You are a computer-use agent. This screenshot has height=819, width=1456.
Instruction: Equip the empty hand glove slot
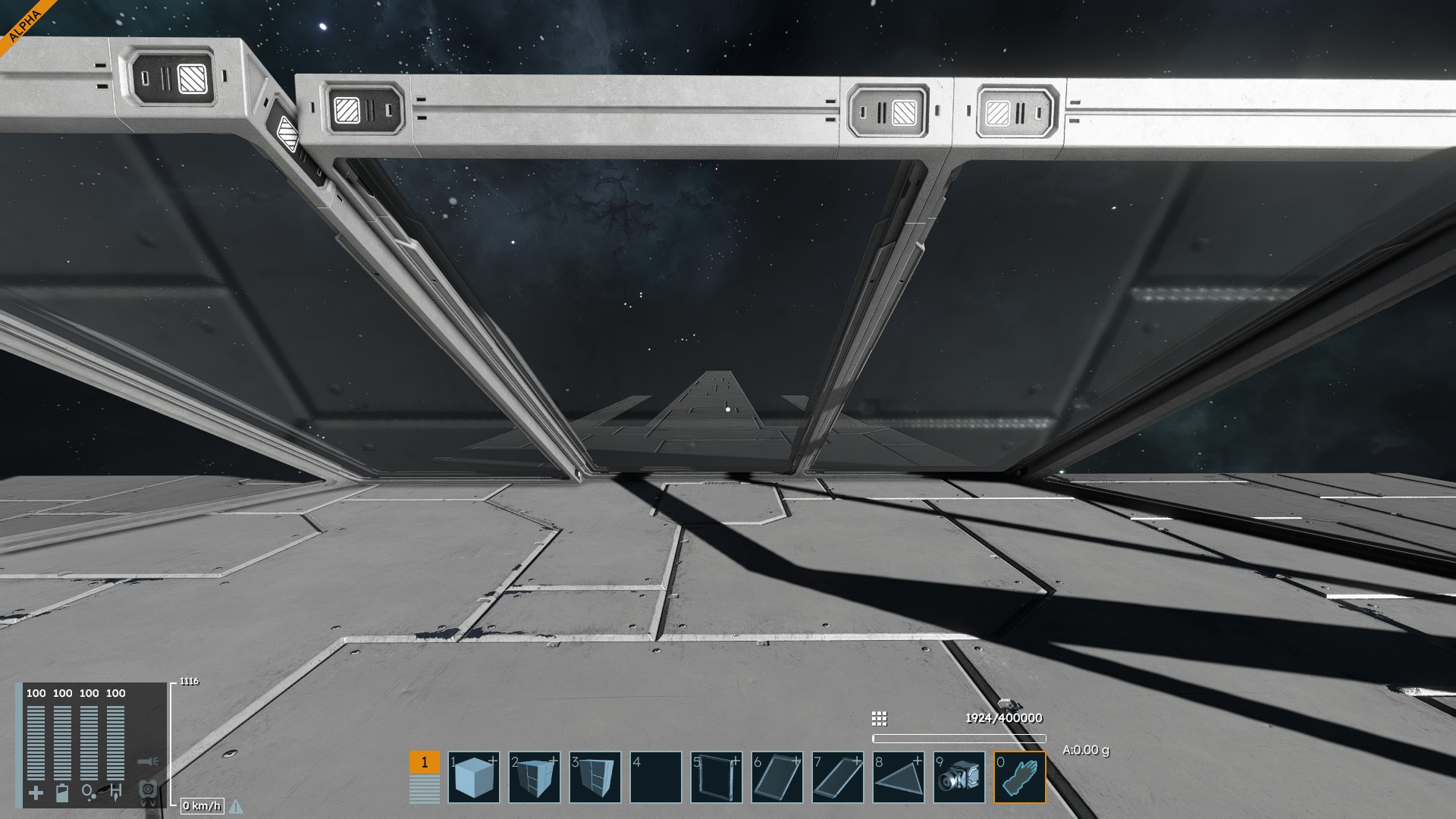(1020, 777)
